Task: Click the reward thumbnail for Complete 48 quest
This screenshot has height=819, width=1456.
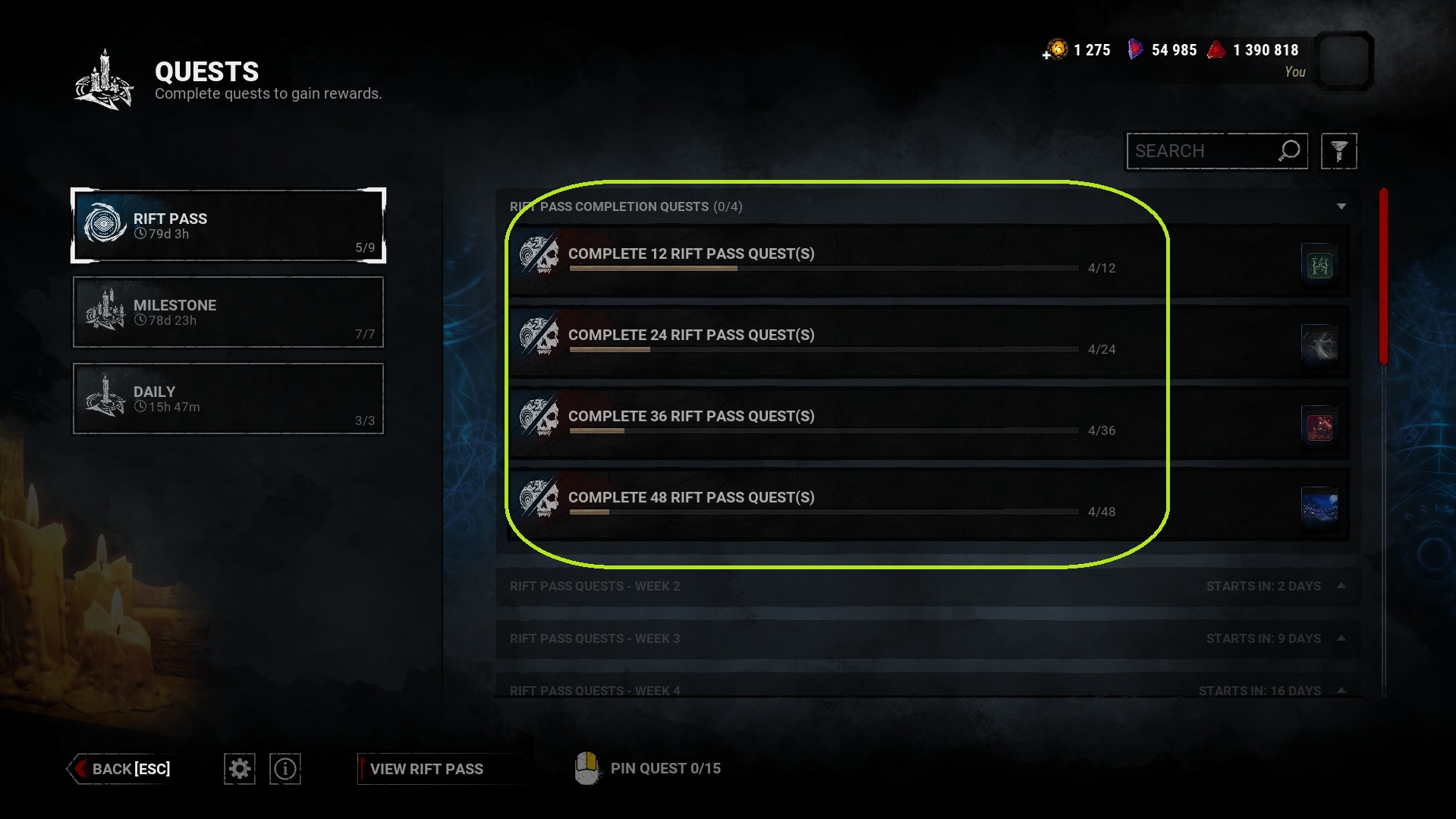Action: 1319,506
